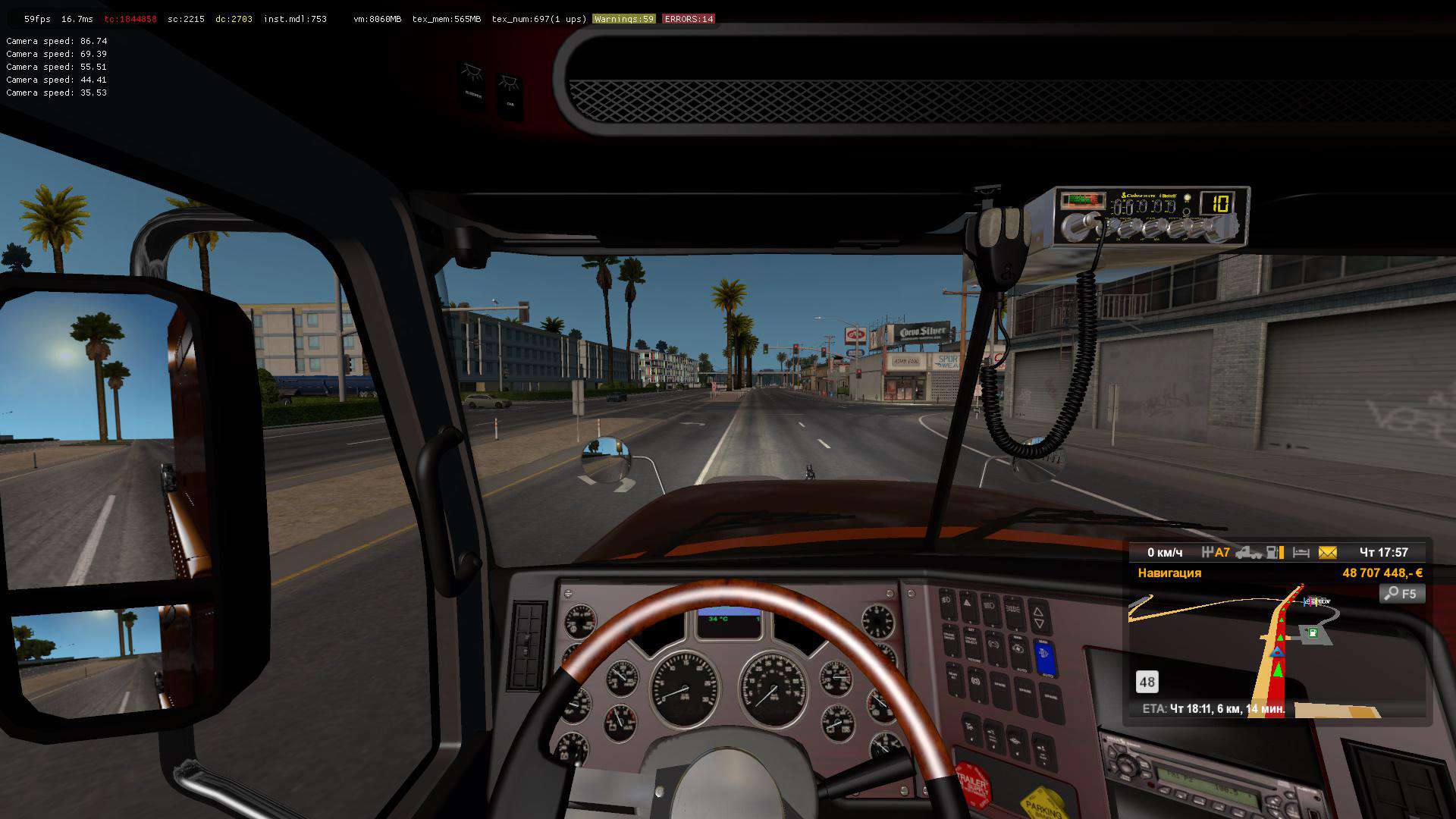Select the truck damage status icon
1456x819 pixels.
[x=1248, y=553]
